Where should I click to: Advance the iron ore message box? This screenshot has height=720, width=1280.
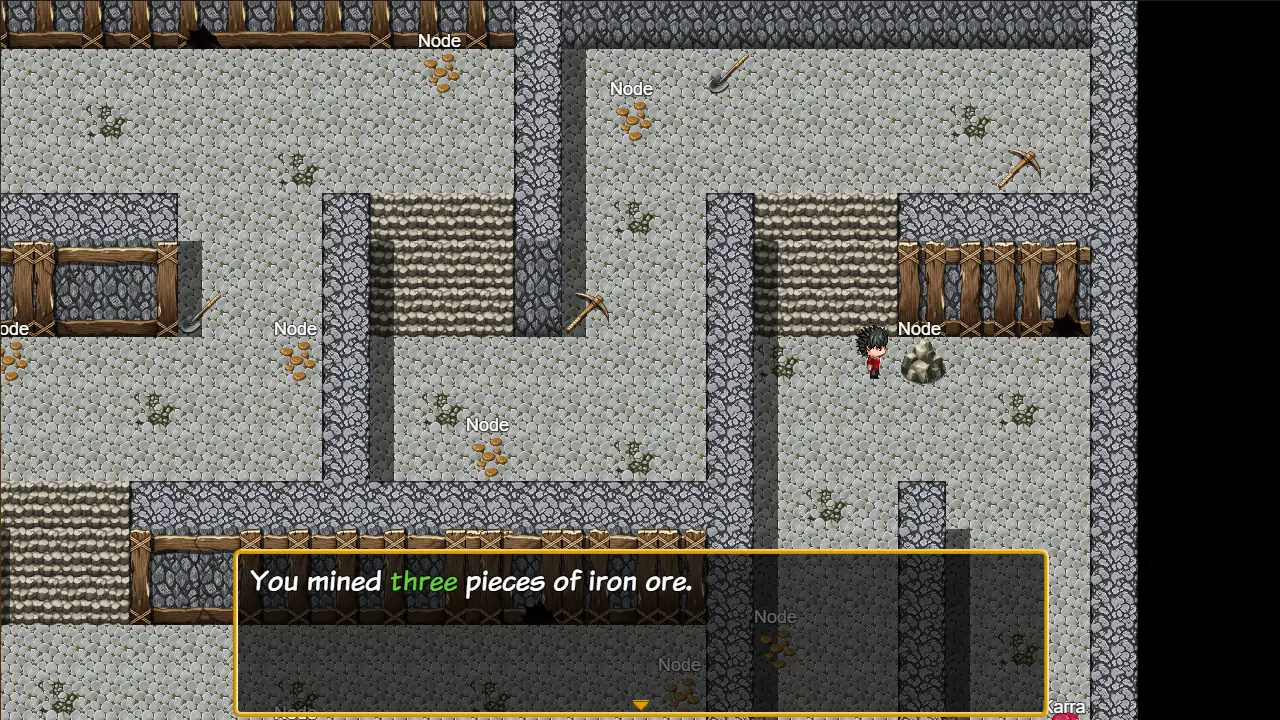(x=640, y=632)
